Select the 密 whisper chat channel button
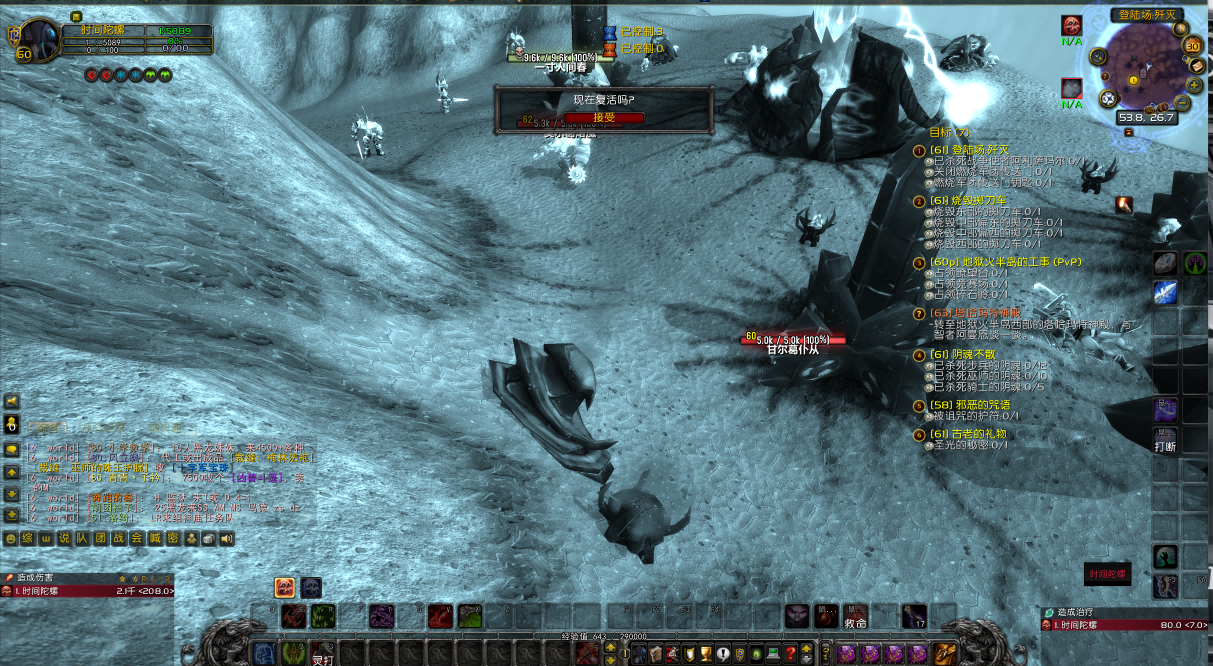Image resolution: width=1213 pixels, height=666 pixels. click(173, 539)
